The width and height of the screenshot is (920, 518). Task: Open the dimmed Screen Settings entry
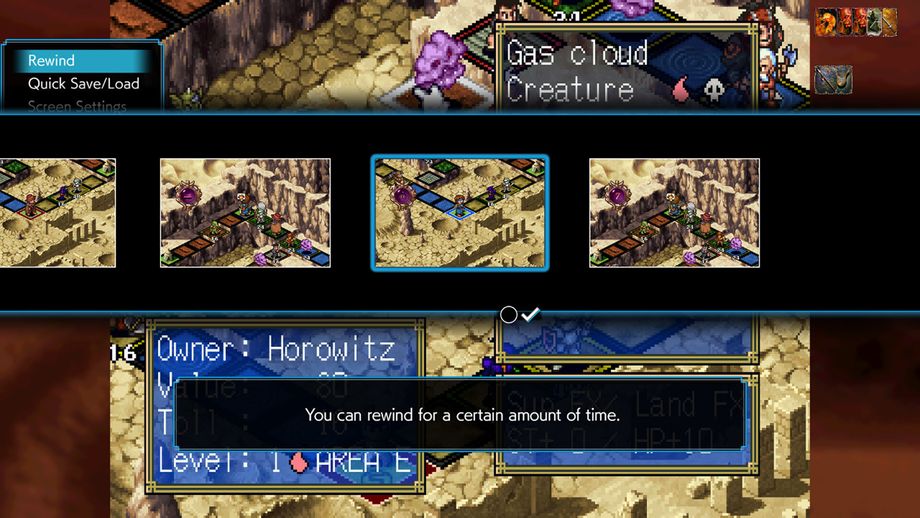pos(77,106)
